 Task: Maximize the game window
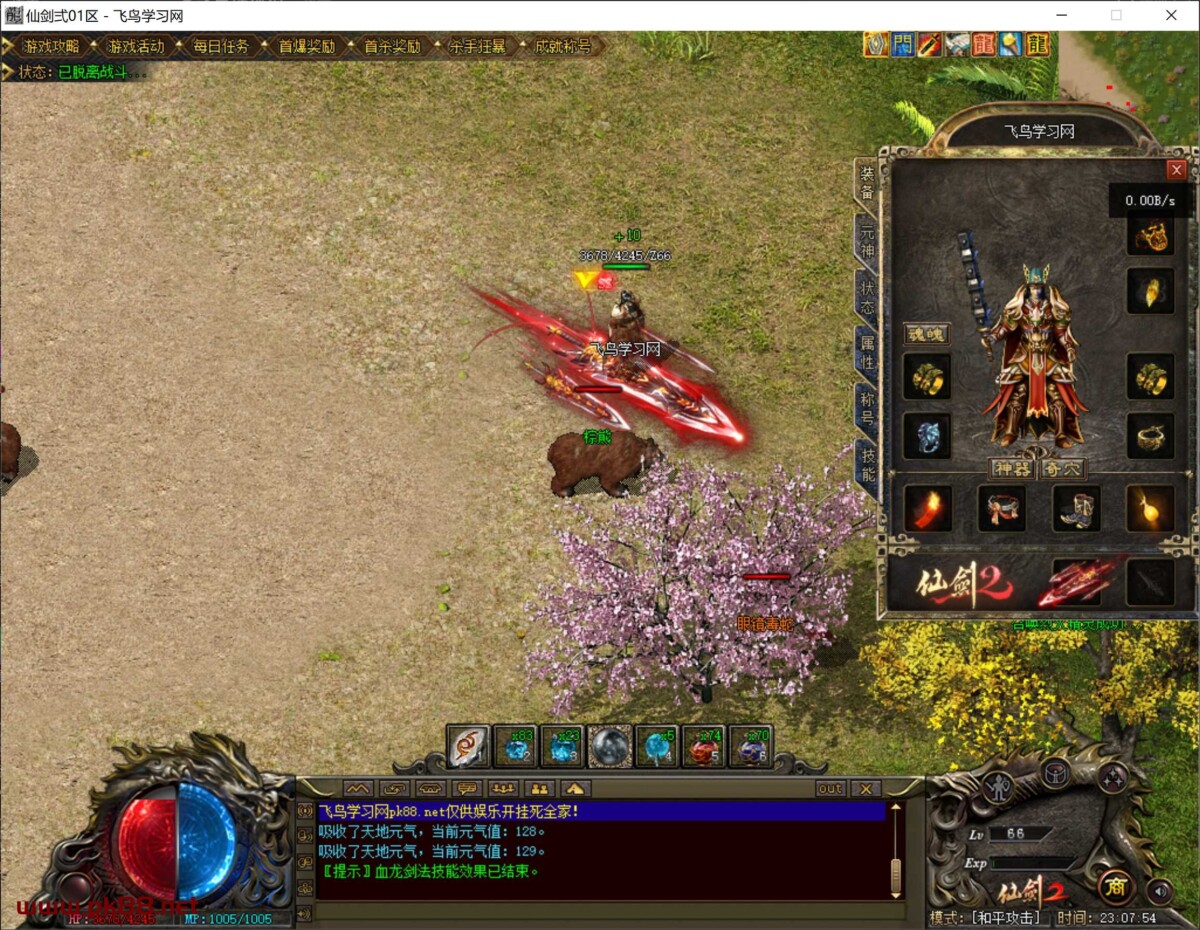[1116, 15]
